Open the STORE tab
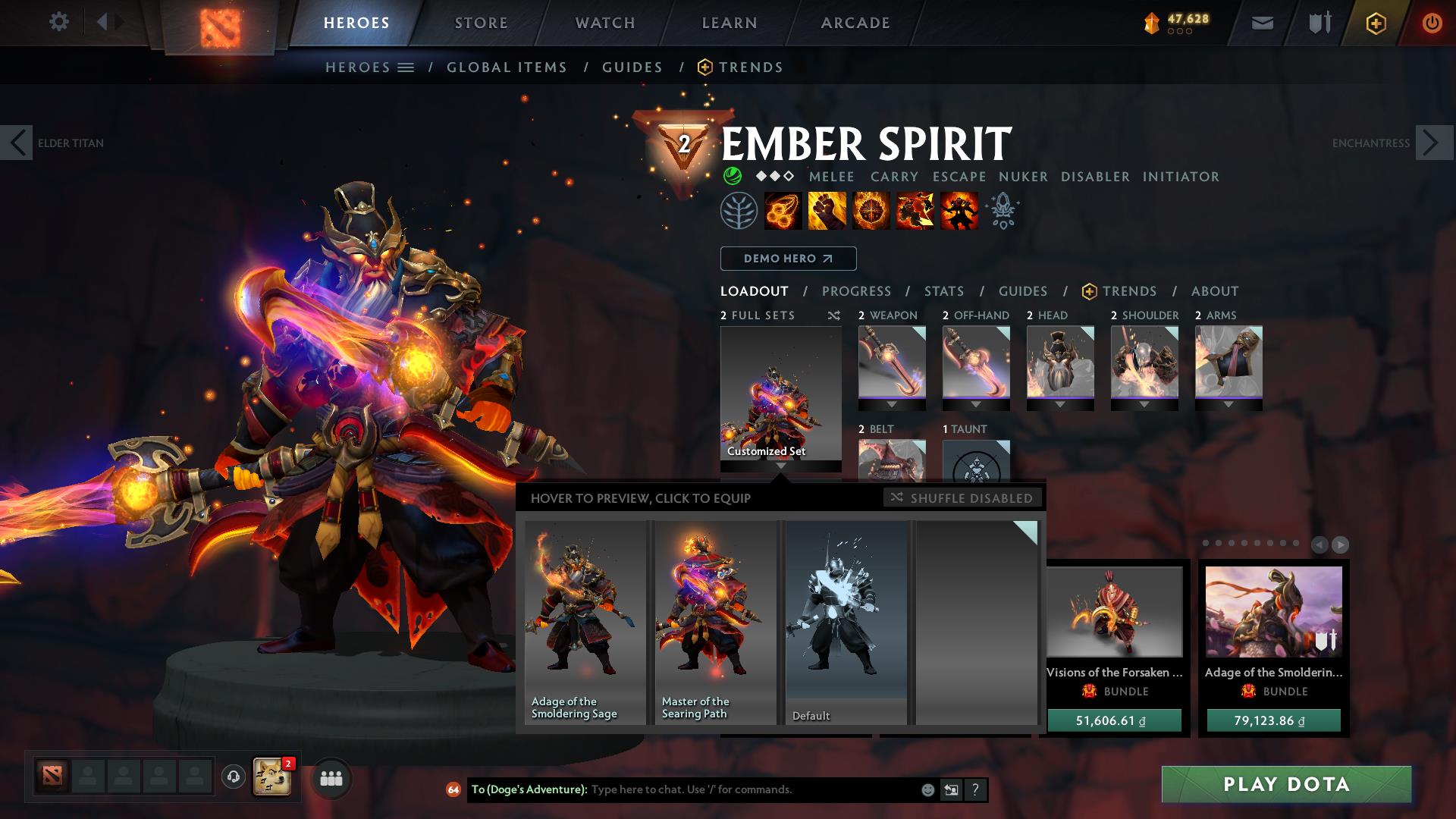 tap(481, 23)
